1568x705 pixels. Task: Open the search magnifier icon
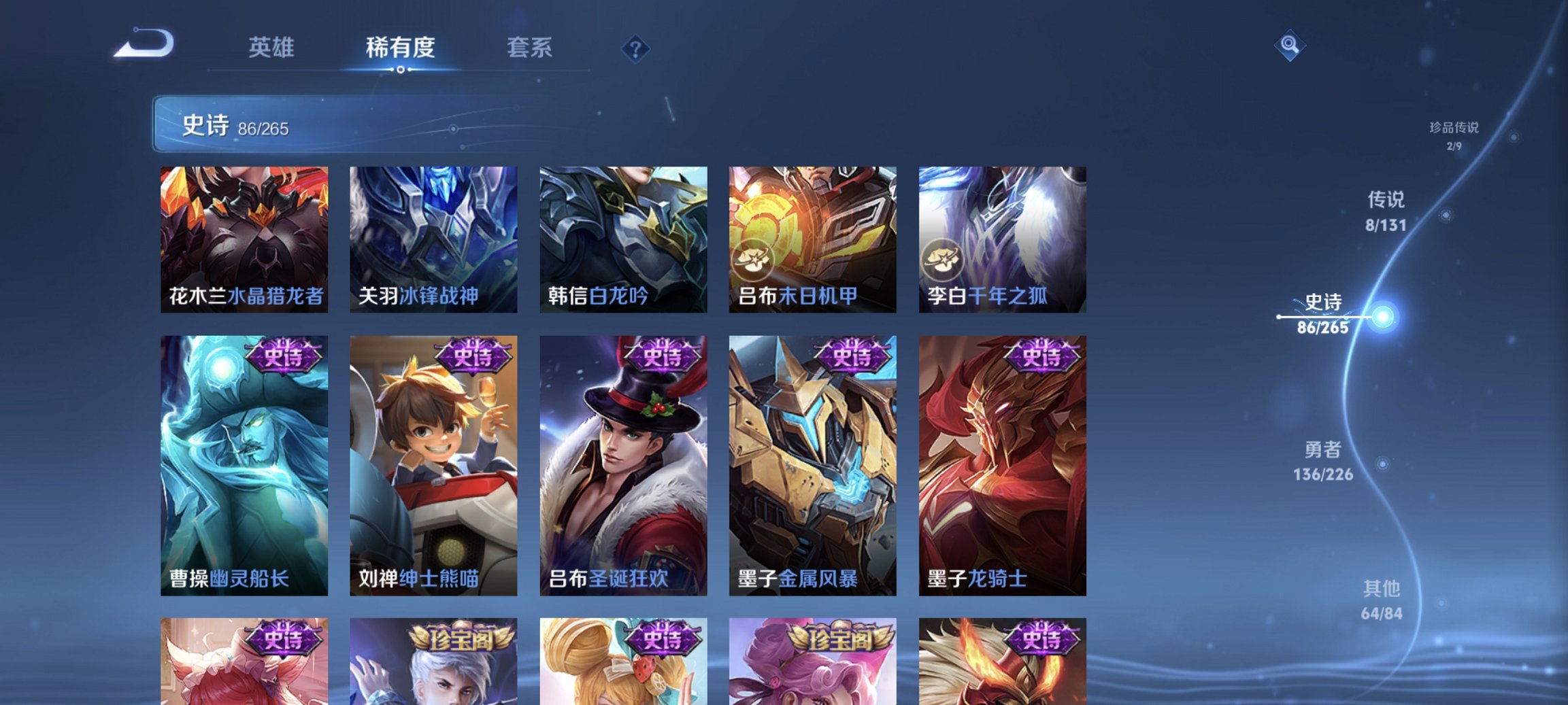point(1291,46)
